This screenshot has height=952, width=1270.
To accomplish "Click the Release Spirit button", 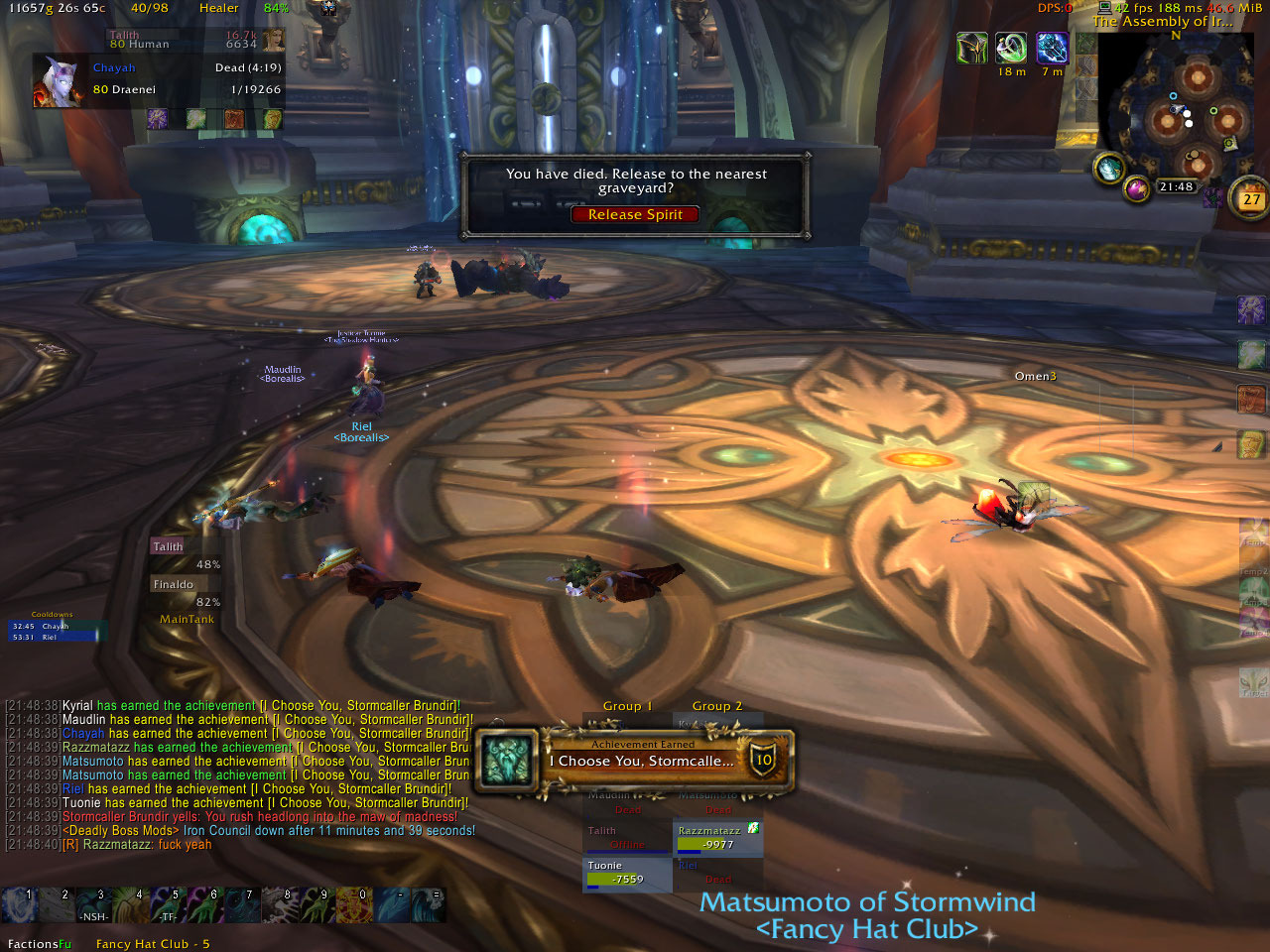I will tap(635, 214).
